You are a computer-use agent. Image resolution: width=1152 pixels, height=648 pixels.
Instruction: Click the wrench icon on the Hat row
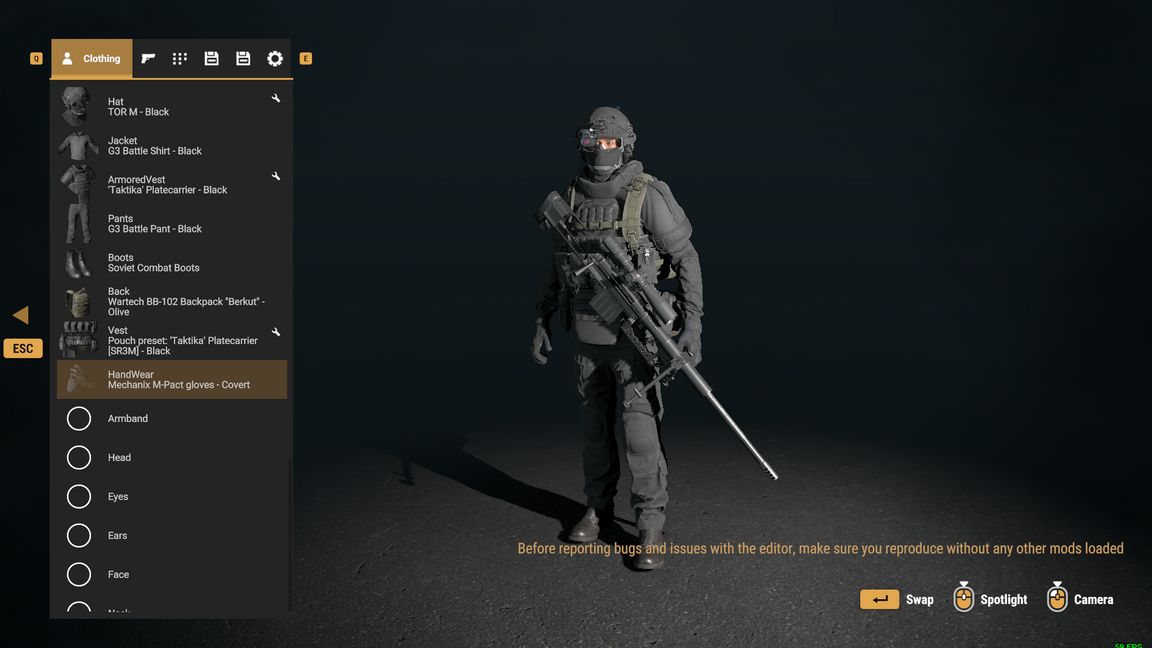276,99
